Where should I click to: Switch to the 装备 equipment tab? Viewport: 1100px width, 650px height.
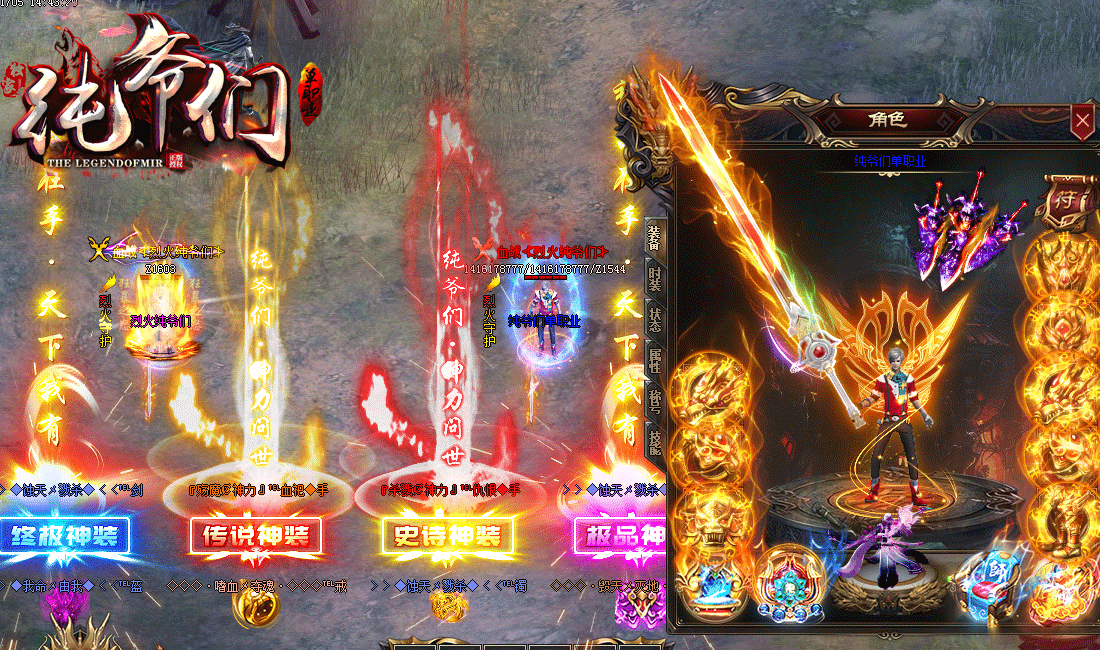pyautogui.click(x=654, y=236)
